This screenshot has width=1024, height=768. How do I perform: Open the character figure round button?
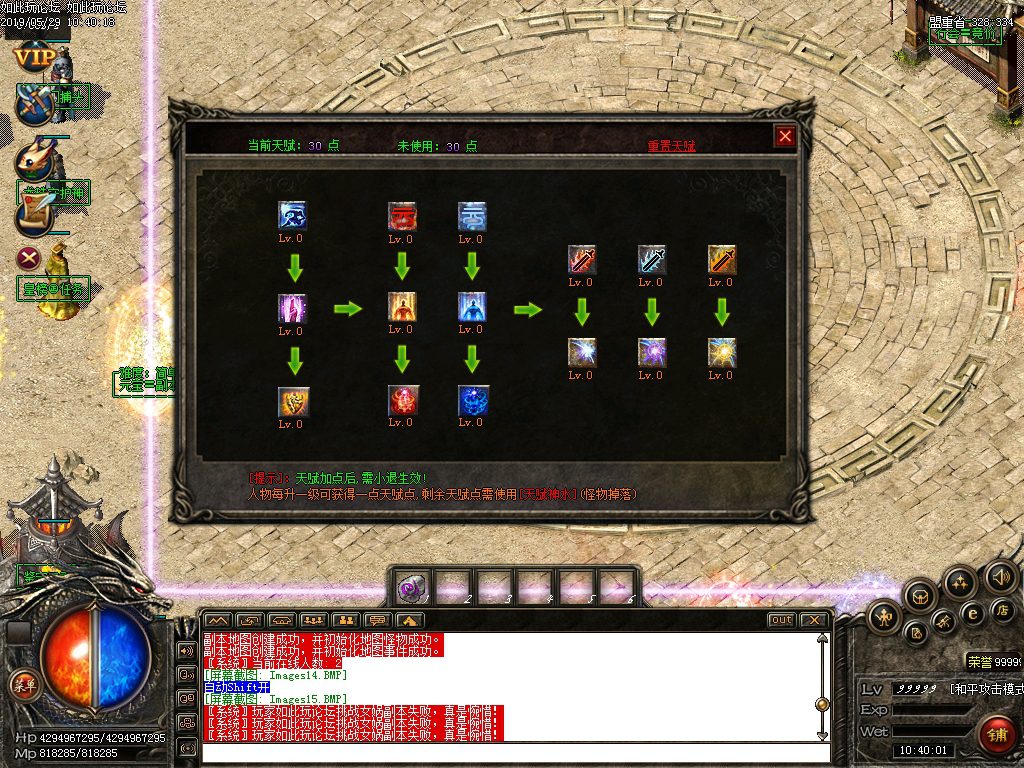pyautogui.click(x=884, y=618)
